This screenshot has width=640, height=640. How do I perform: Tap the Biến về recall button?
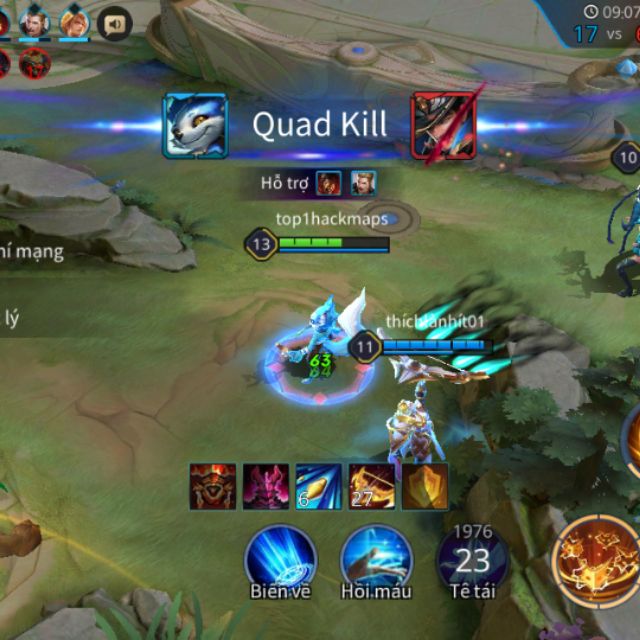[x=281, y=557]
